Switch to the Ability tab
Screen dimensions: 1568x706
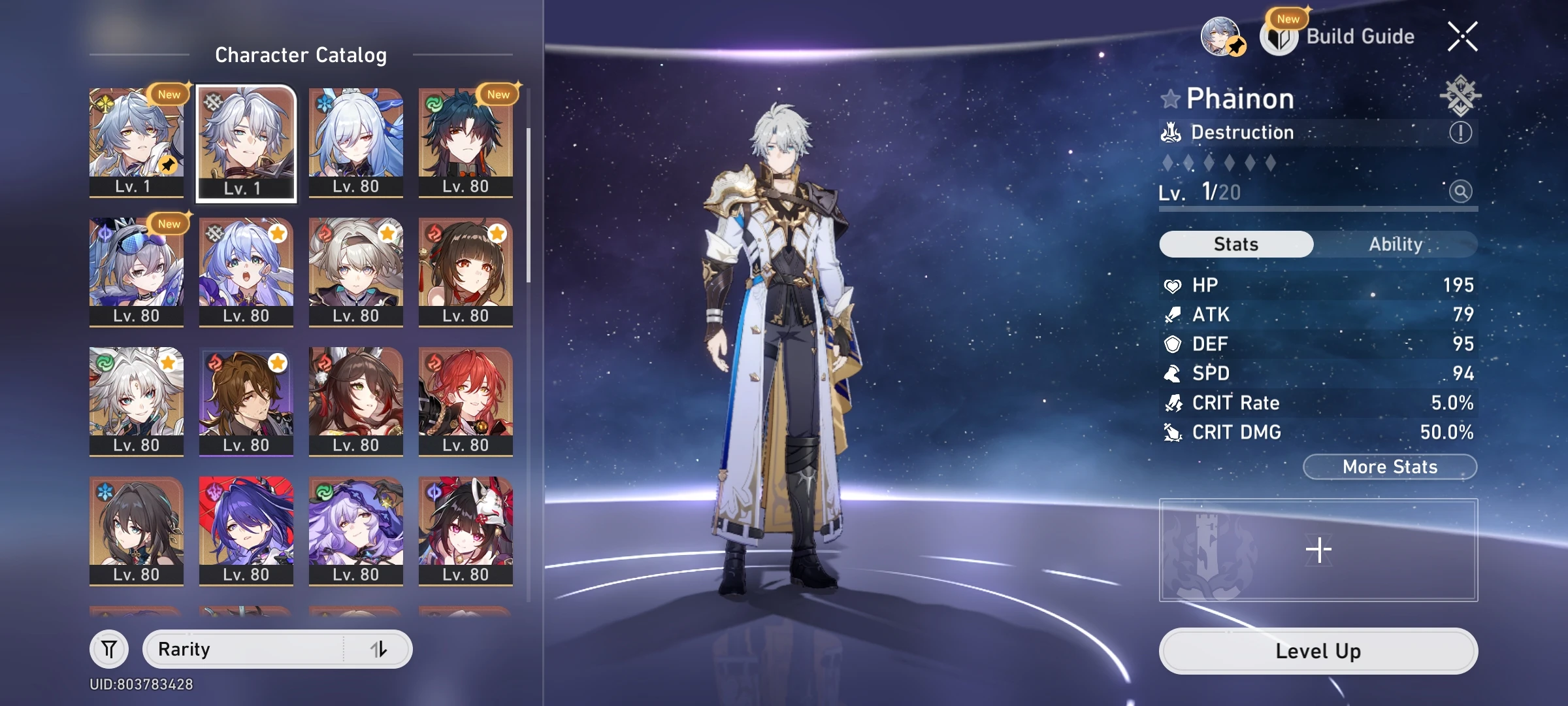[x=1397, y=244]
